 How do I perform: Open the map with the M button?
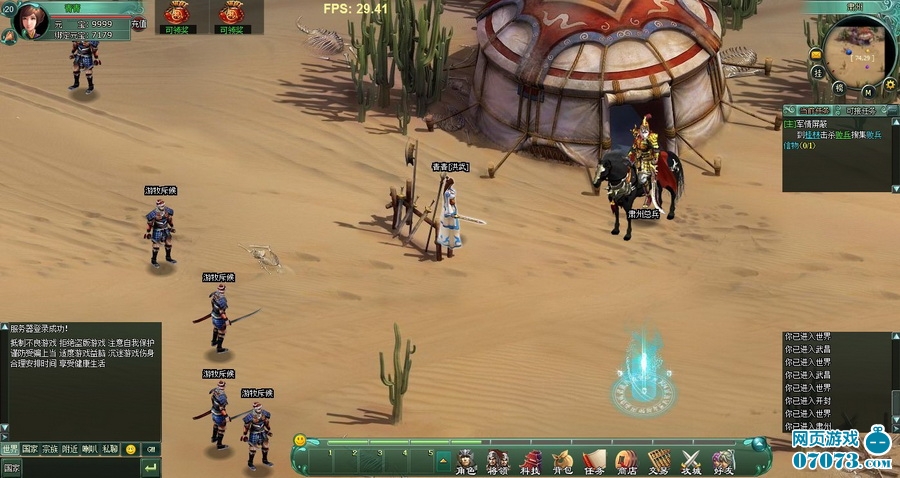point(865,92)
